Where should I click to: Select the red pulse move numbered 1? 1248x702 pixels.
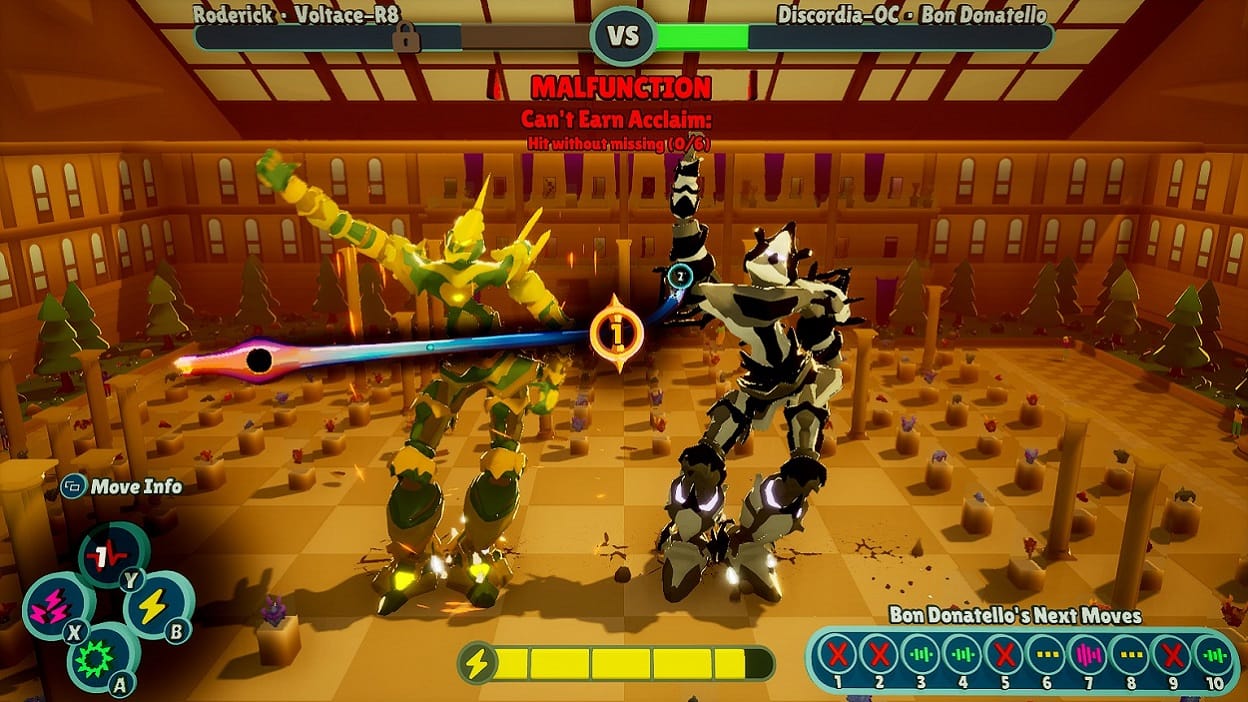(101, 555)
